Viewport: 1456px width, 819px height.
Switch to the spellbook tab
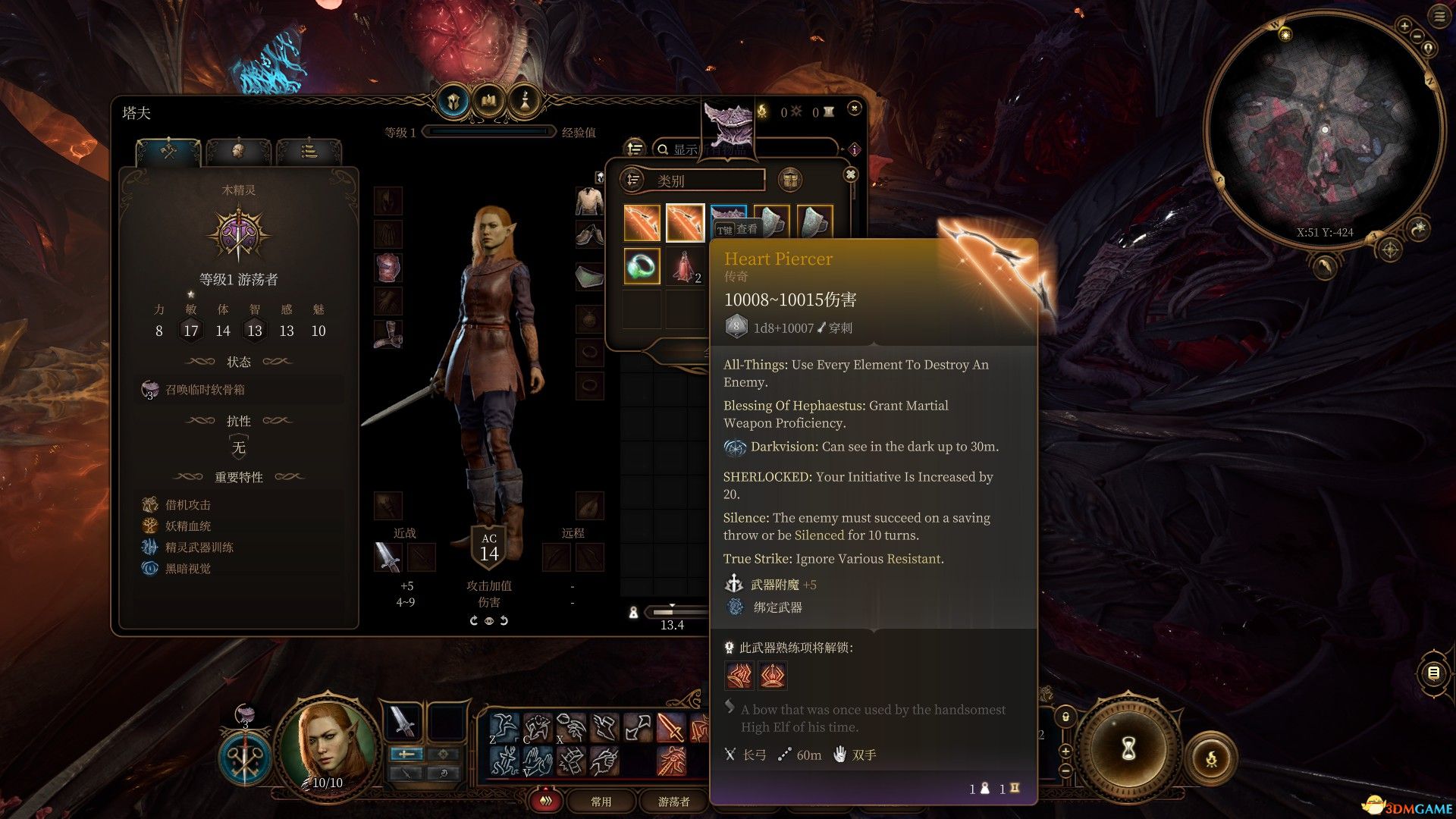(x=489, y=101)
